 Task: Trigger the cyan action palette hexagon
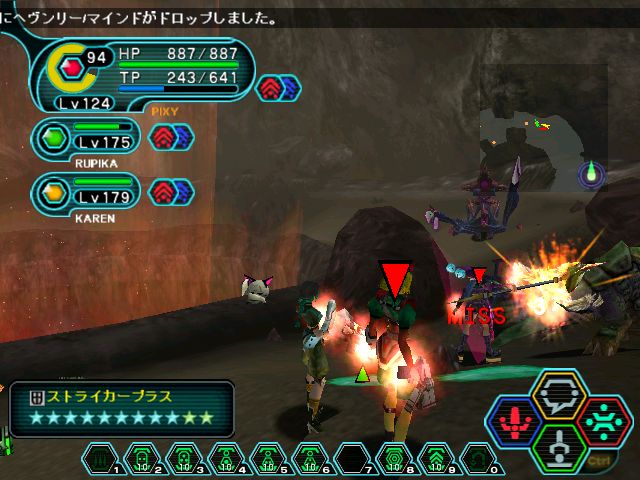pos(604,420)
